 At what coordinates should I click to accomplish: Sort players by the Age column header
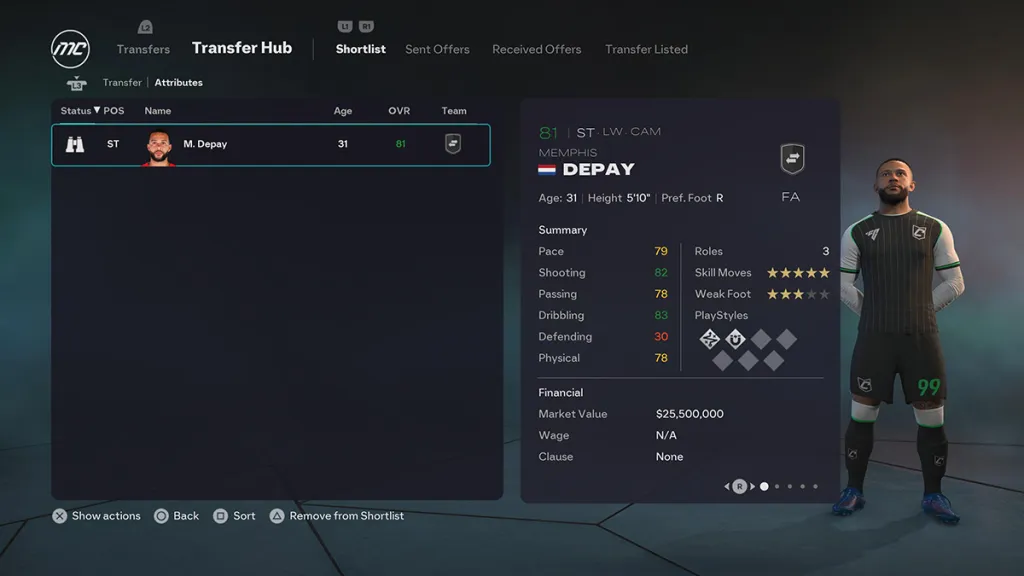[x=343, y=111]
